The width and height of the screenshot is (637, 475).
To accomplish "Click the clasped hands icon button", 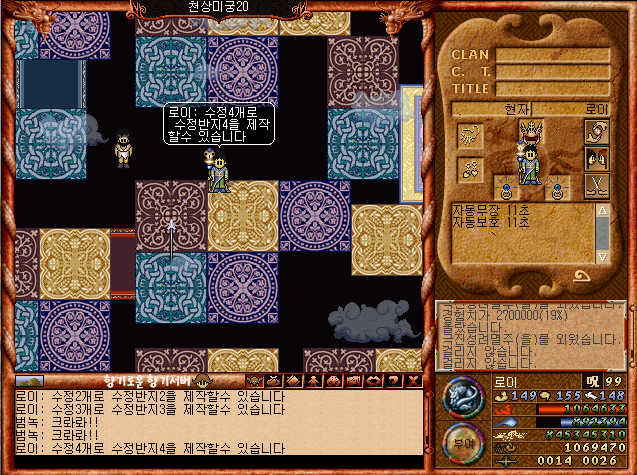I will pos(596,133).
